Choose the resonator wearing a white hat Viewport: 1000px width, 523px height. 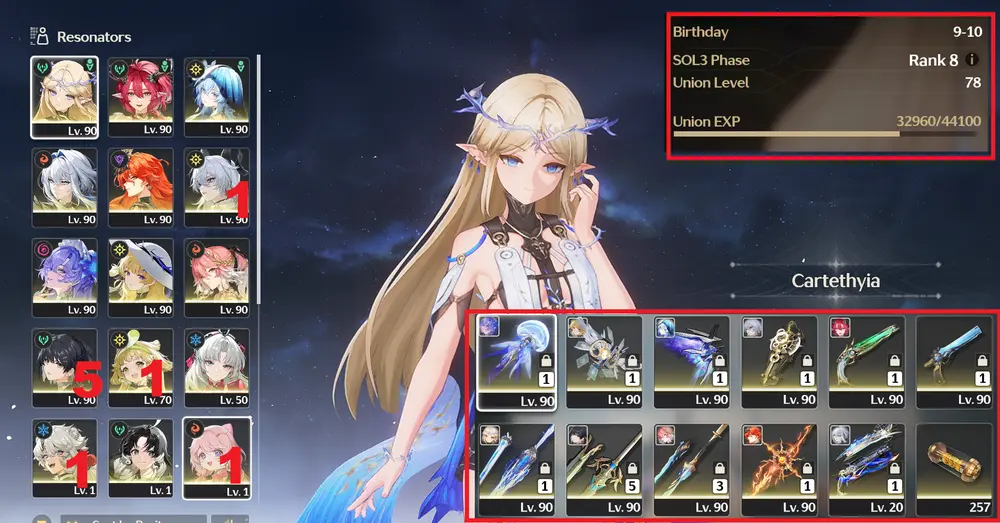[x=140, y=277]
